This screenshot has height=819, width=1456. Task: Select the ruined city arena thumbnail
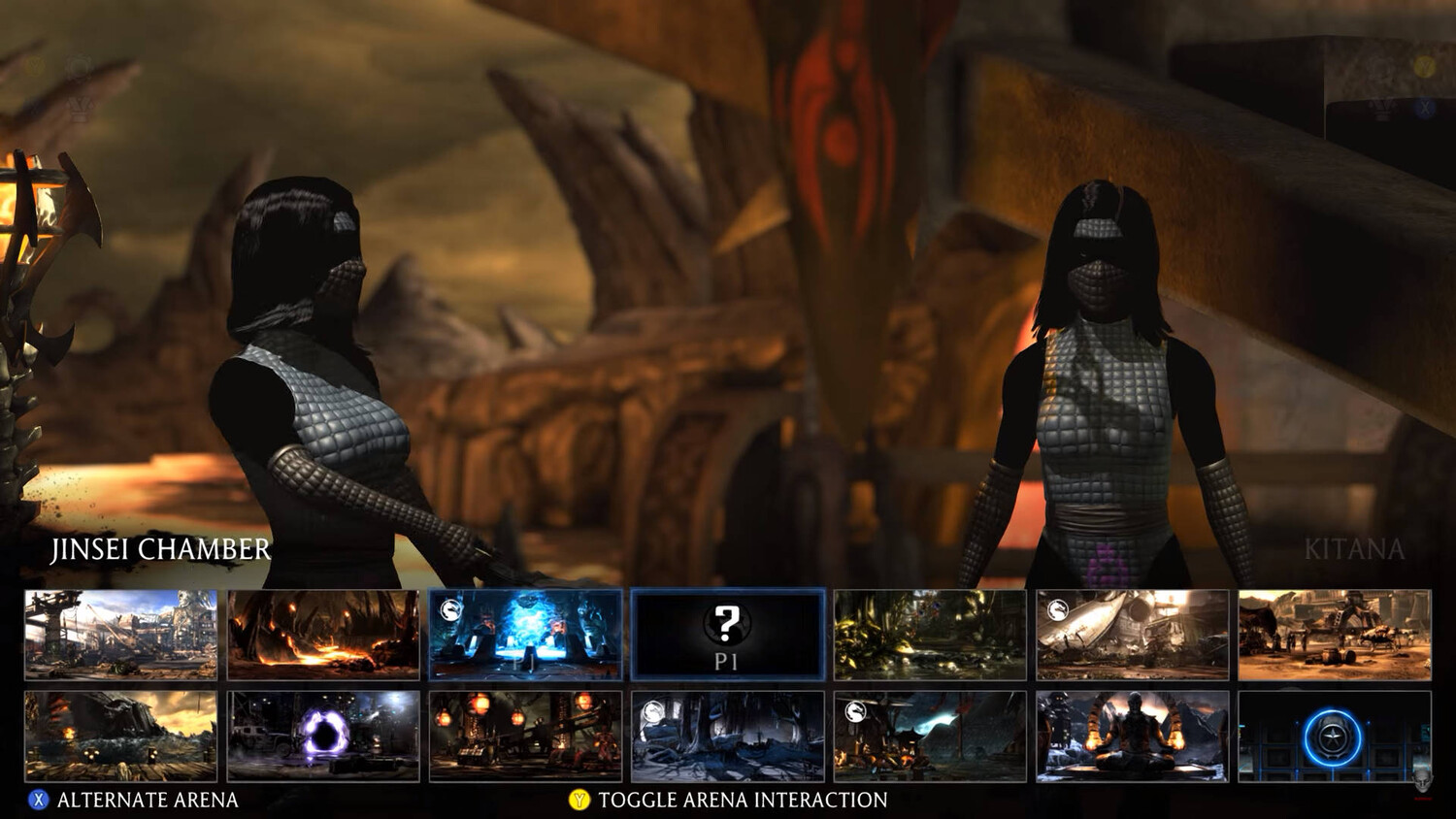[x=120, y=635]
